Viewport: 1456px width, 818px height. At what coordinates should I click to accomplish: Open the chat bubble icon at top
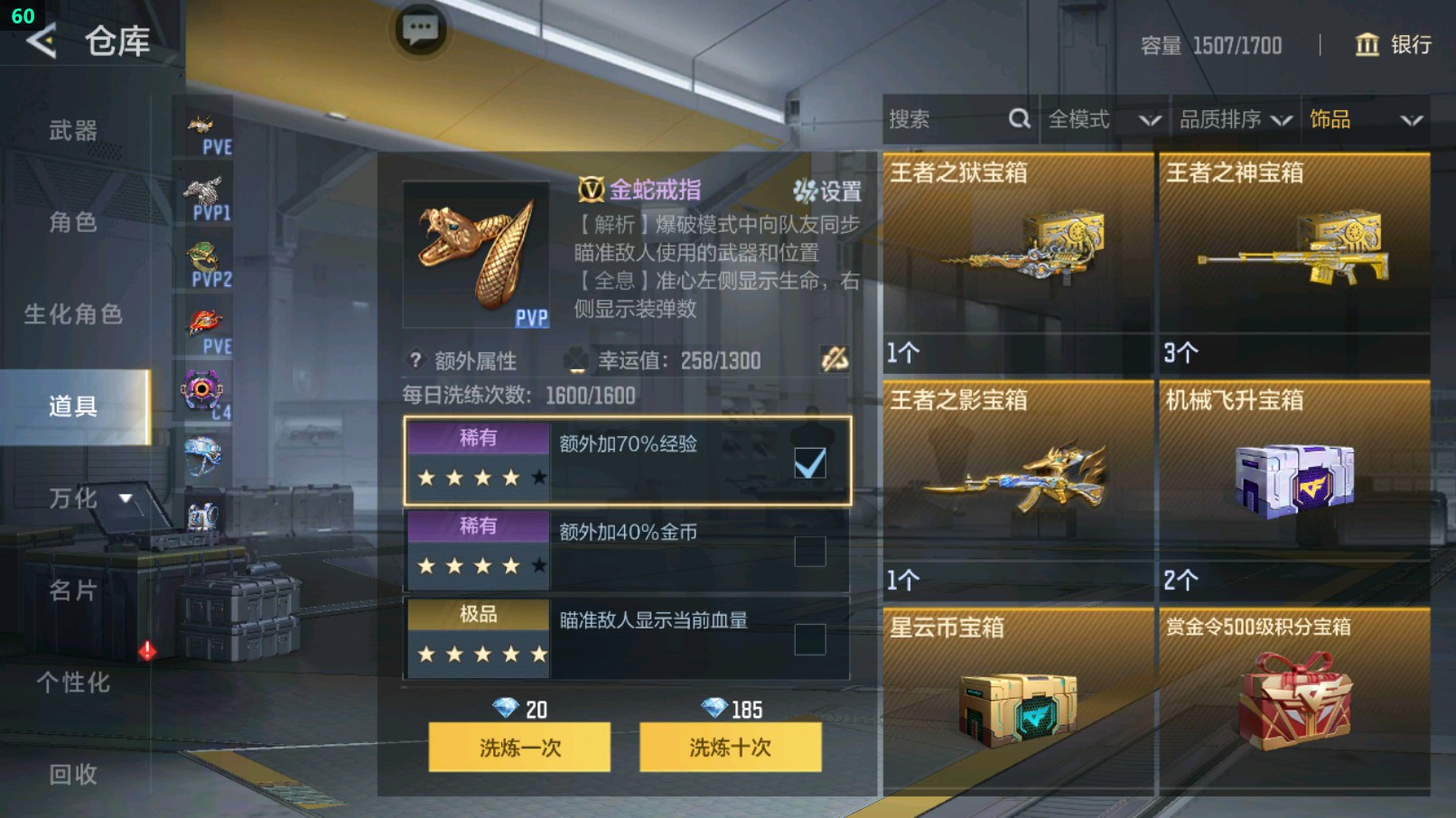(x=419, y=29)
